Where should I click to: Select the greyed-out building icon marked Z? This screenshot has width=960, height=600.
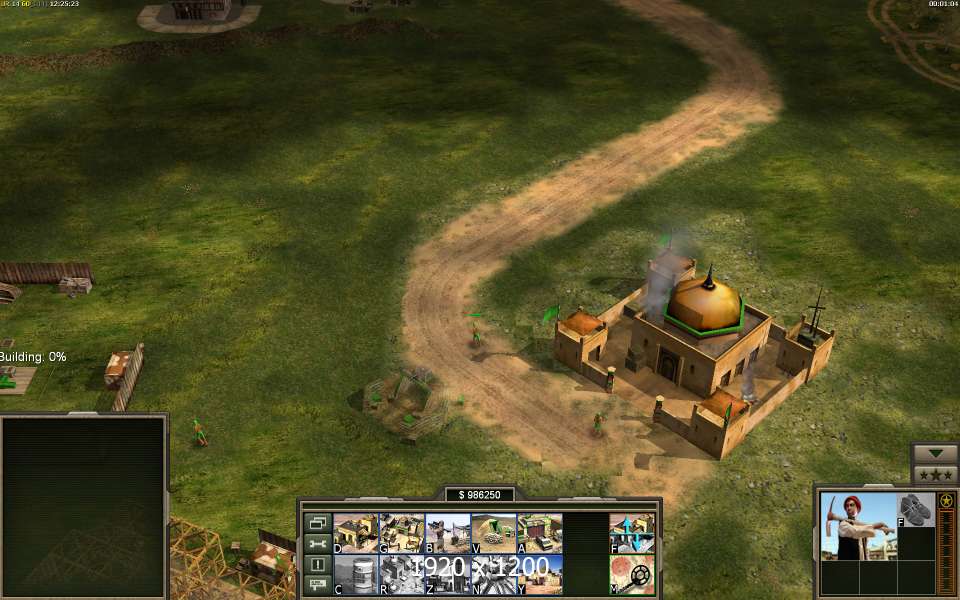click(x=447, y=575)
